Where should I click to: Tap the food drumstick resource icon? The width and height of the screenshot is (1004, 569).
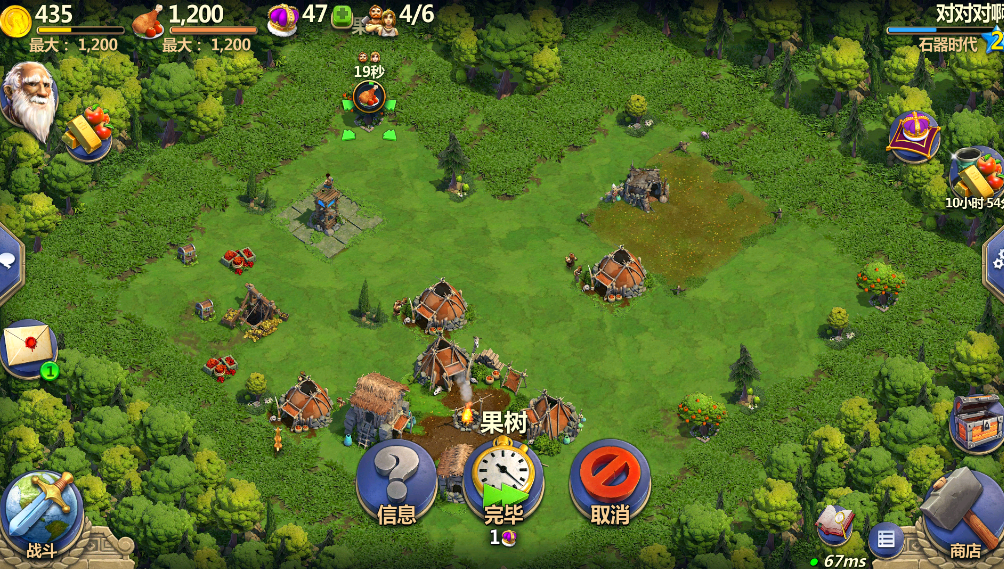coord(148,18)
